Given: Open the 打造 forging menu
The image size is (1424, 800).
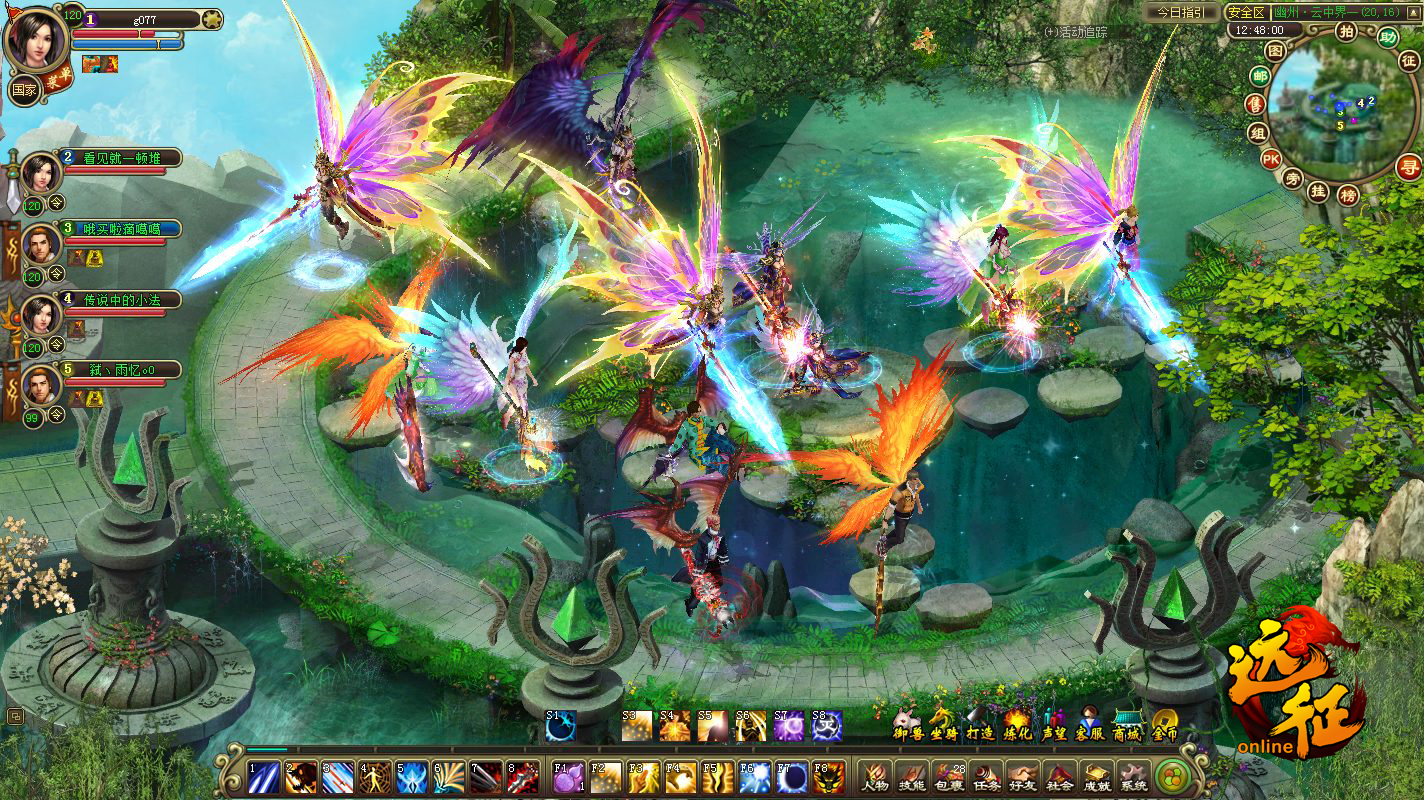Looking at the screenshot, I should tap(979, 724).
